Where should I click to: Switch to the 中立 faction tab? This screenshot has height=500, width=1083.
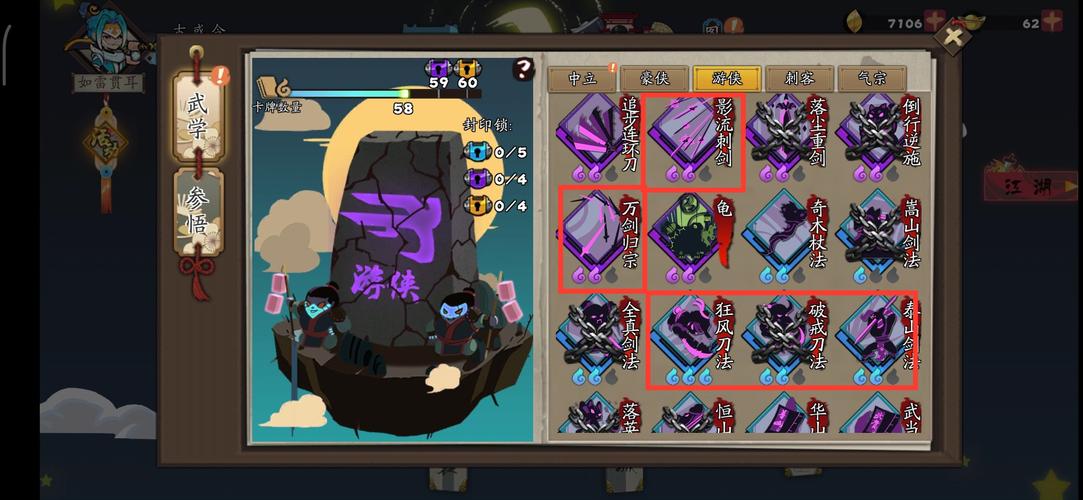(582, 78)
